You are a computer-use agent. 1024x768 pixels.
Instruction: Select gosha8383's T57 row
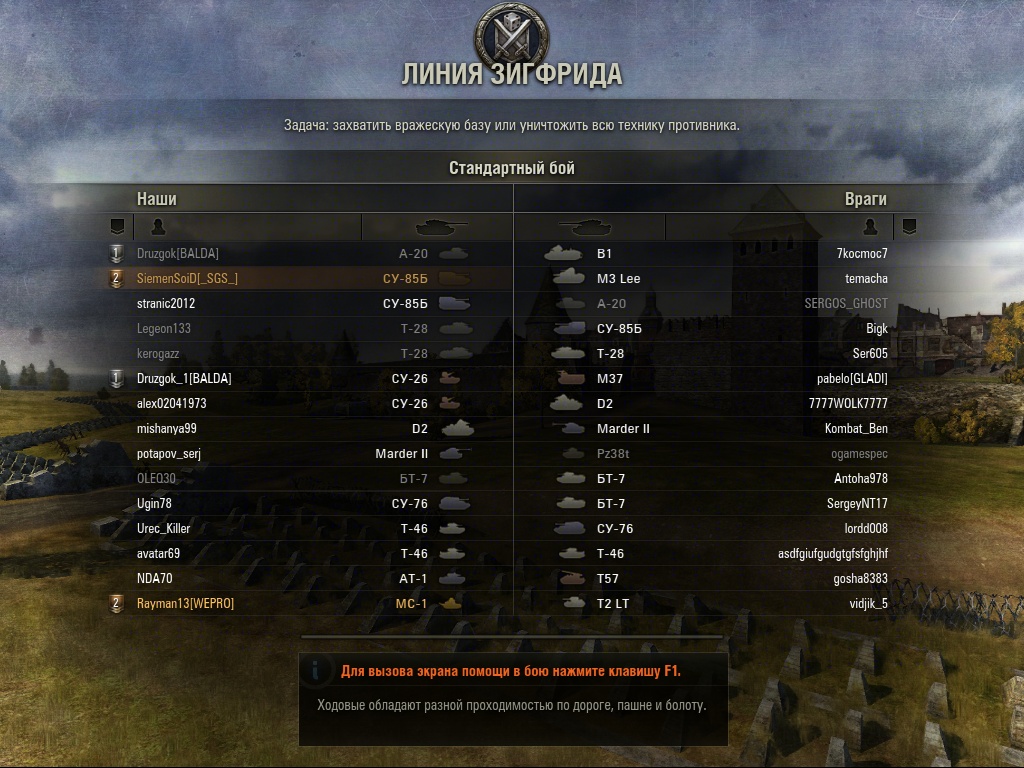860,579
